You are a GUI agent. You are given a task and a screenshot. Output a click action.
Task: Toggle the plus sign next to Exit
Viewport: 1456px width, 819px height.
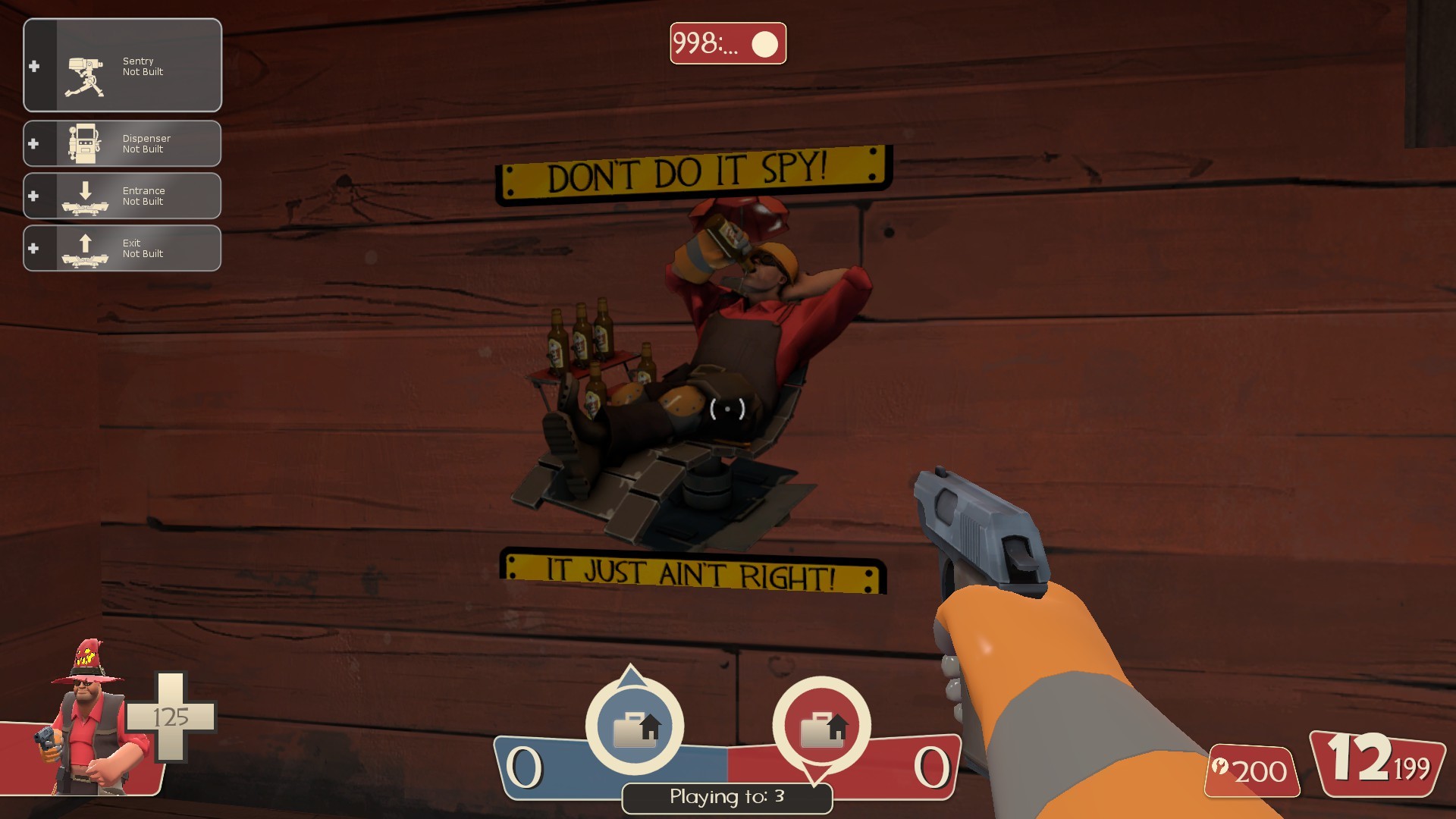coord(33,248)
